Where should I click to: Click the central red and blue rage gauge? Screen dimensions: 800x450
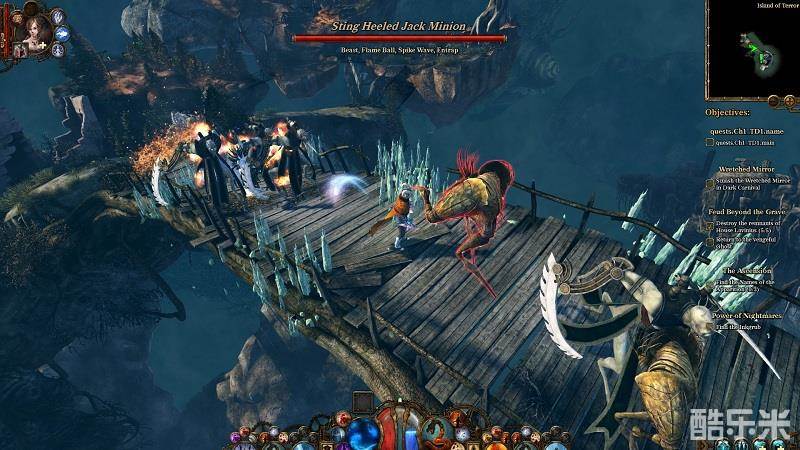[x=400, y=425]
